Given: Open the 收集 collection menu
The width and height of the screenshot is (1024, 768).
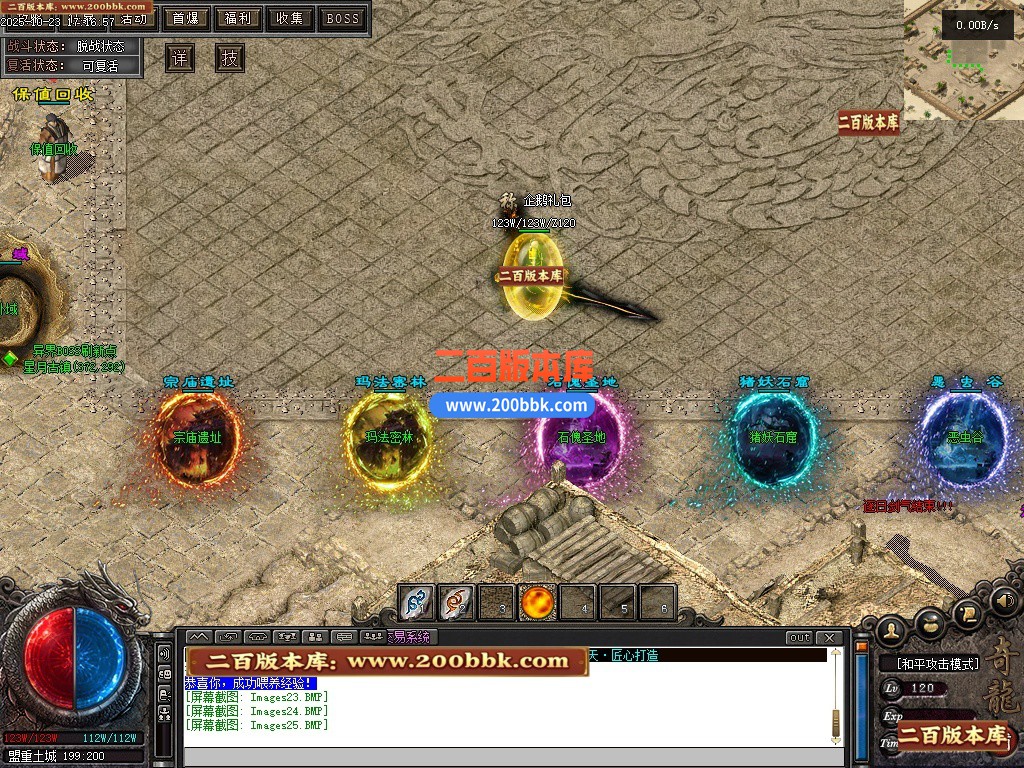Looking at the screenshot, I should 290,18.
